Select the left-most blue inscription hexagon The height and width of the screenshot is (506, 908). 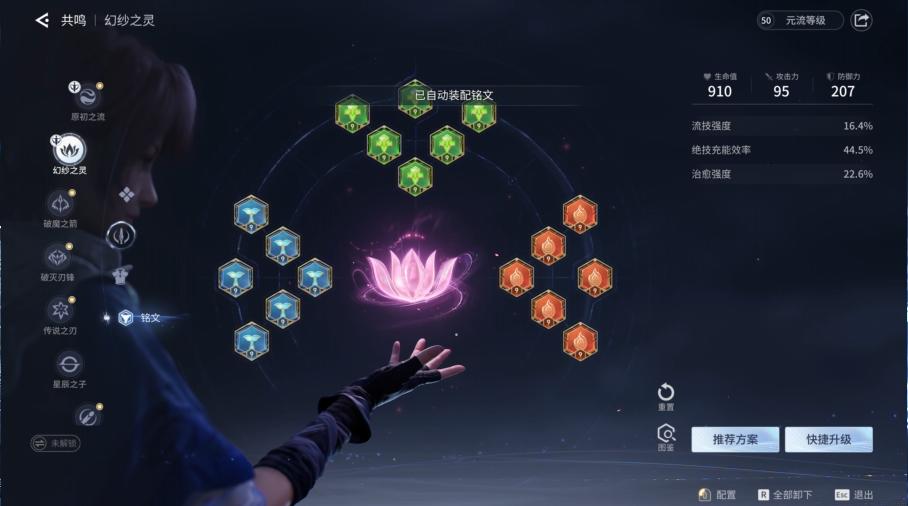(x=236, y=277)
